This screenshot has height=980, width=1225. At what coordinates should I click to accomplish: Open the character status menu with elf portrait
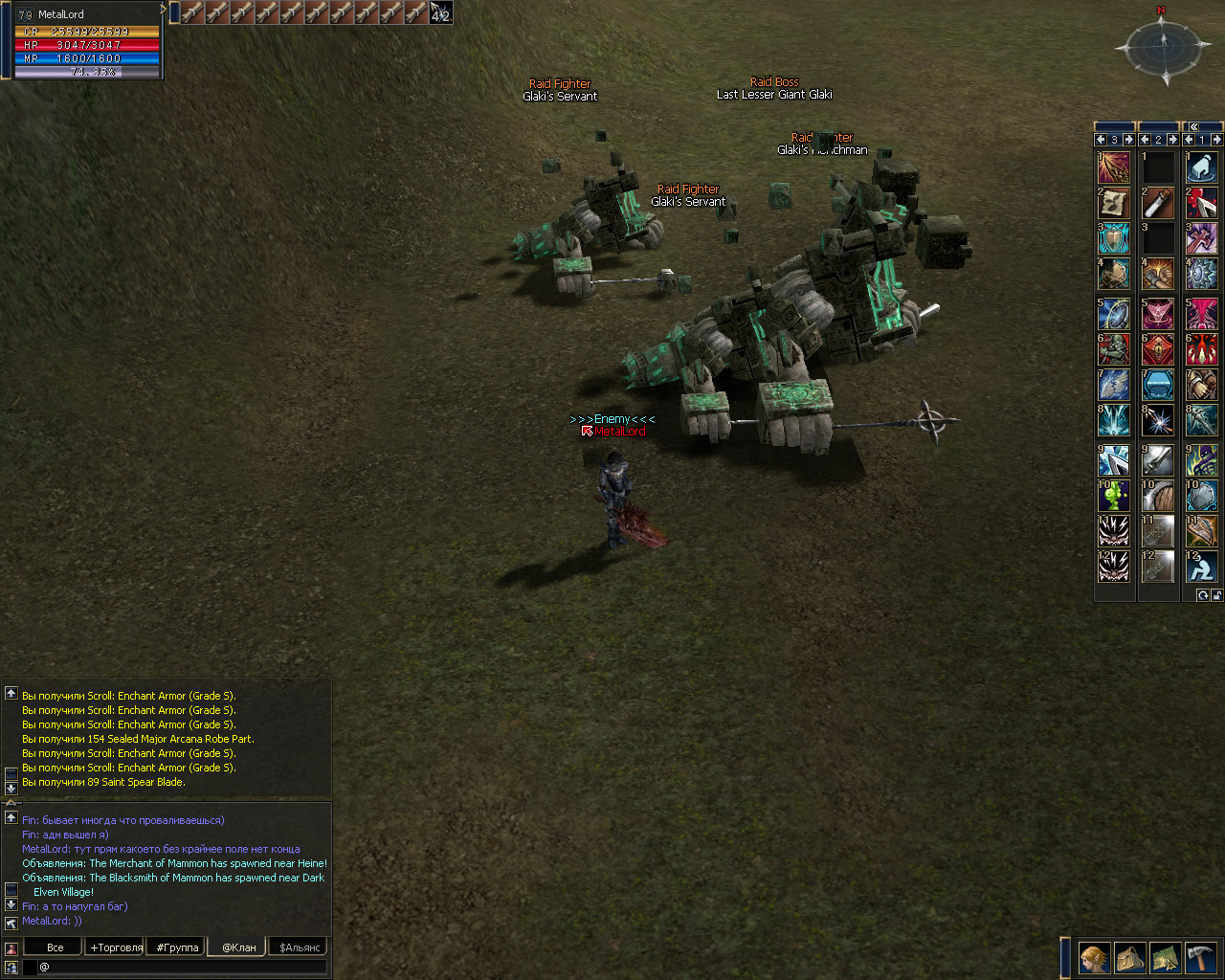[x=1094, y=957]
